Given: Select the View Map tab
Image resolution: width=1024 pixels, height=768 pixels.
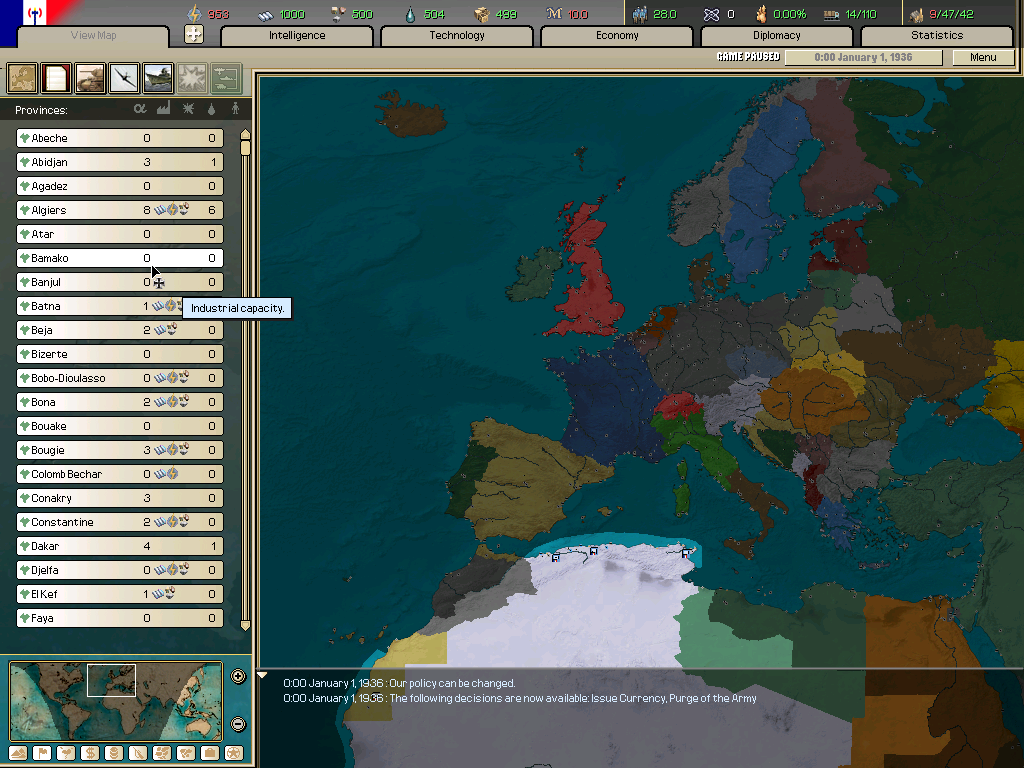Looking at the screenshot, I should click(95, 36).
